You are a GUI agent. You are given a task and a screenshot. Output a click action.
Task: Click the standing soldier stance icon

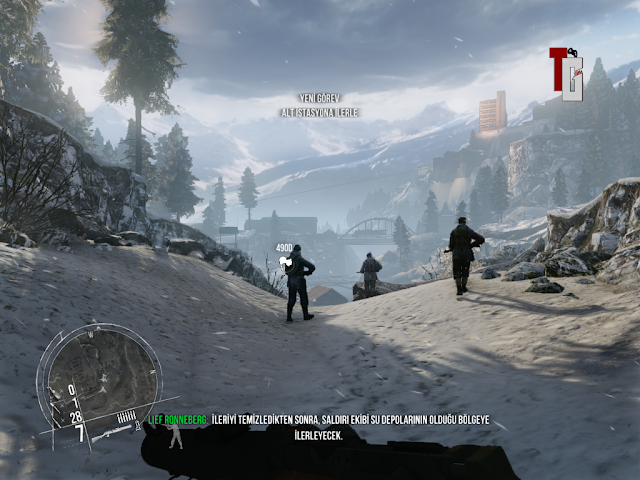(176, 434)
